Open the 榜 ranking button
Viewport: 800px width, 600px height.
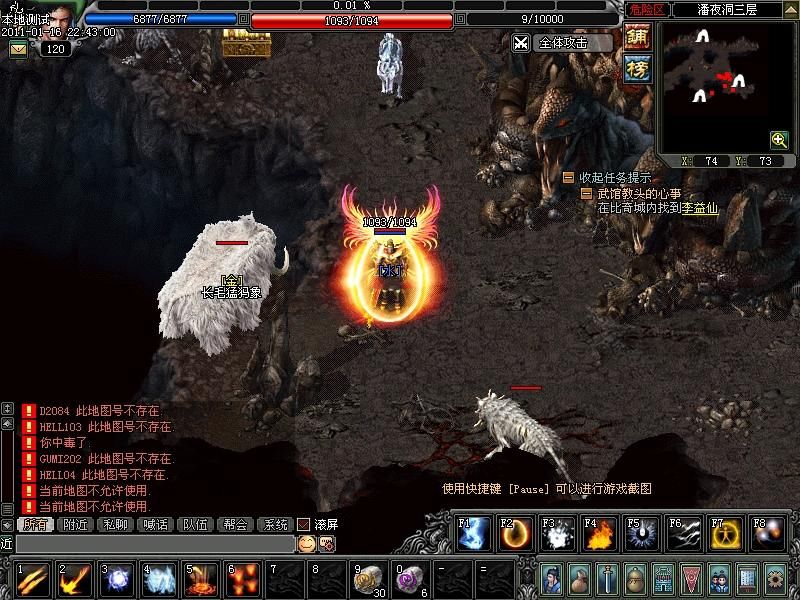pyautogui.click(x=636, y=68)
